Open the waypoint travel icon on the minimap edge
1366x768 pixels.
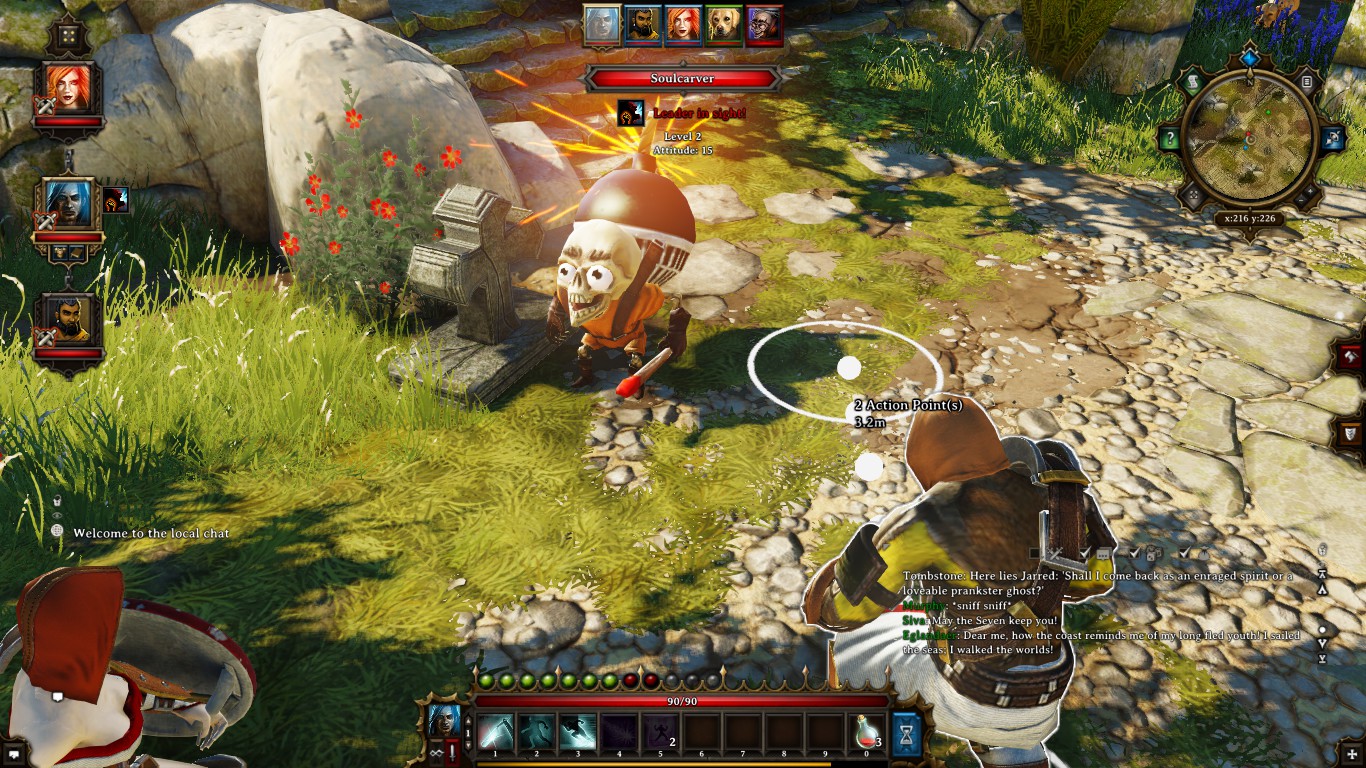tap(1333, 137)
